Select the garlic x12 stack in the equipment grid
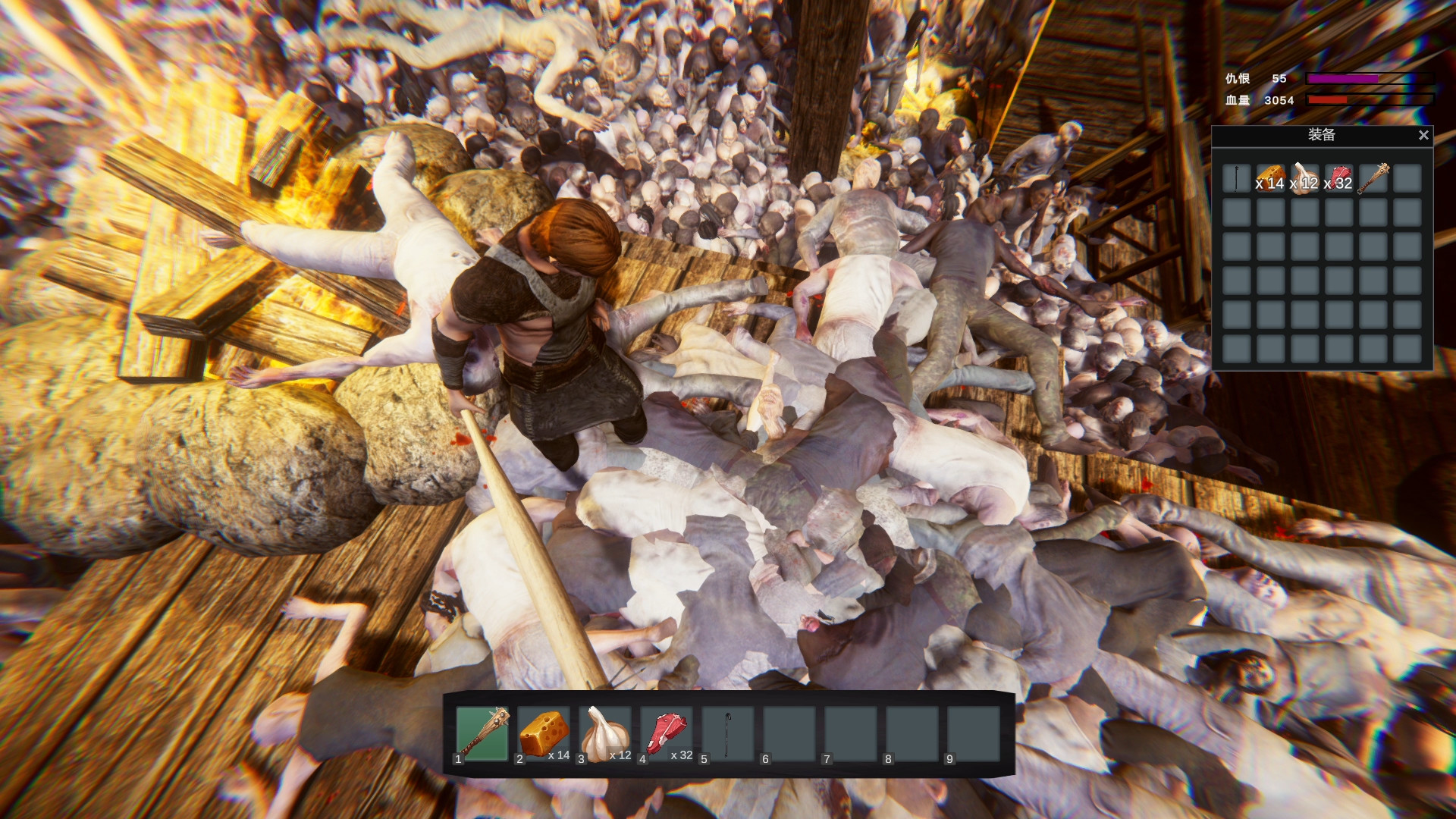1456x819 pixels. 1305,177
